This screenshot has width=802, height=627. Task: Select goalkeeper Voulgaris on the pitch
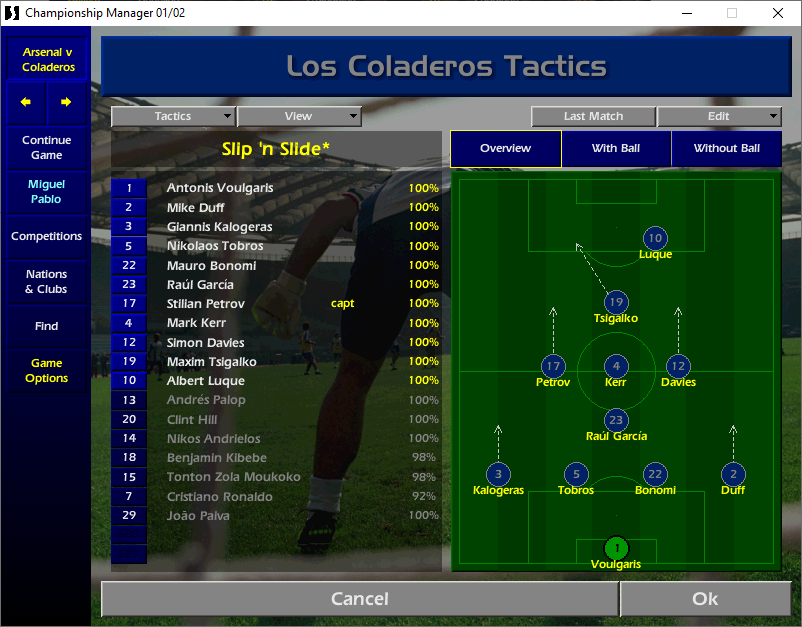point(617,548)
